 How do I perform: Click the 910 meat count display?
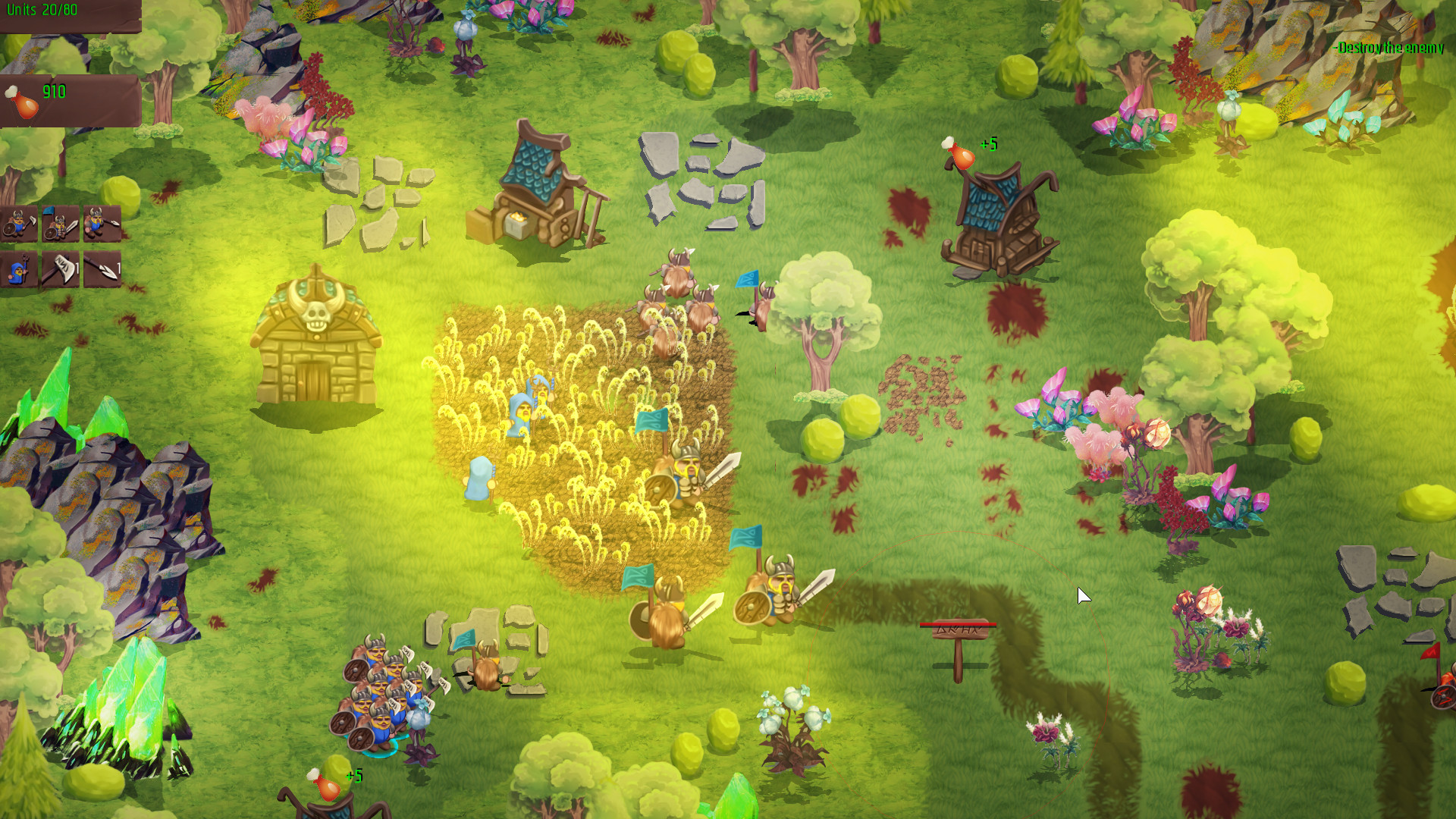[x=53, y=91]
